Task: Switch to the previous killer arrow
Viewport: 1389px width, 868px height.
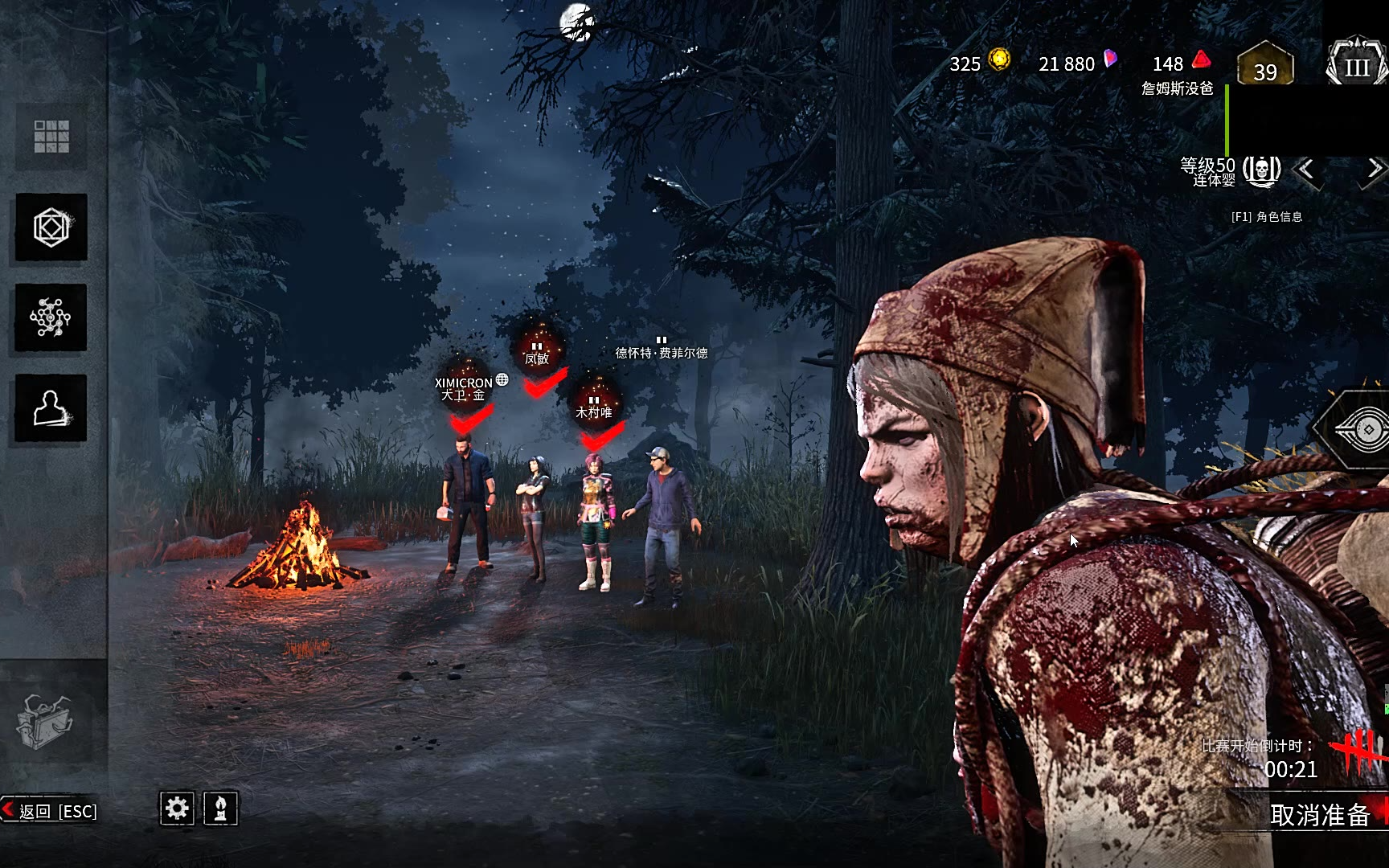Action: tap(1307, 170)
